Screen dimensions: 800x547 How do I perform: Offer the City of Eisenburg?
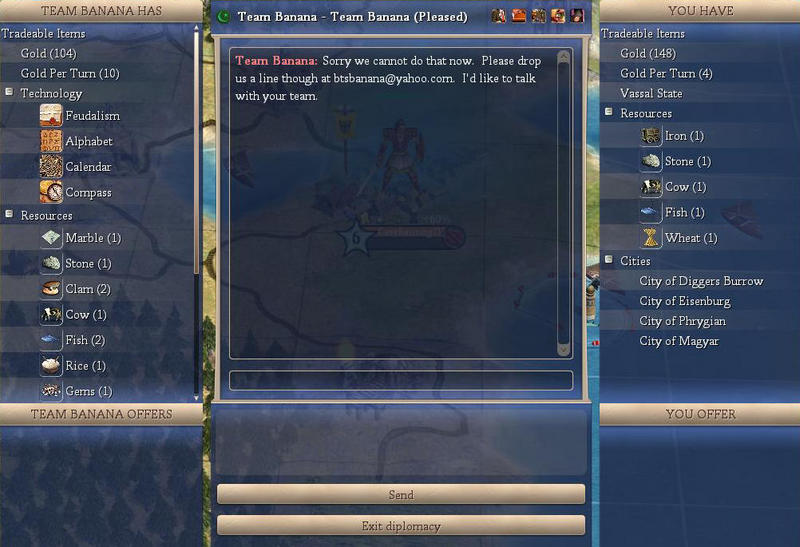684,301
